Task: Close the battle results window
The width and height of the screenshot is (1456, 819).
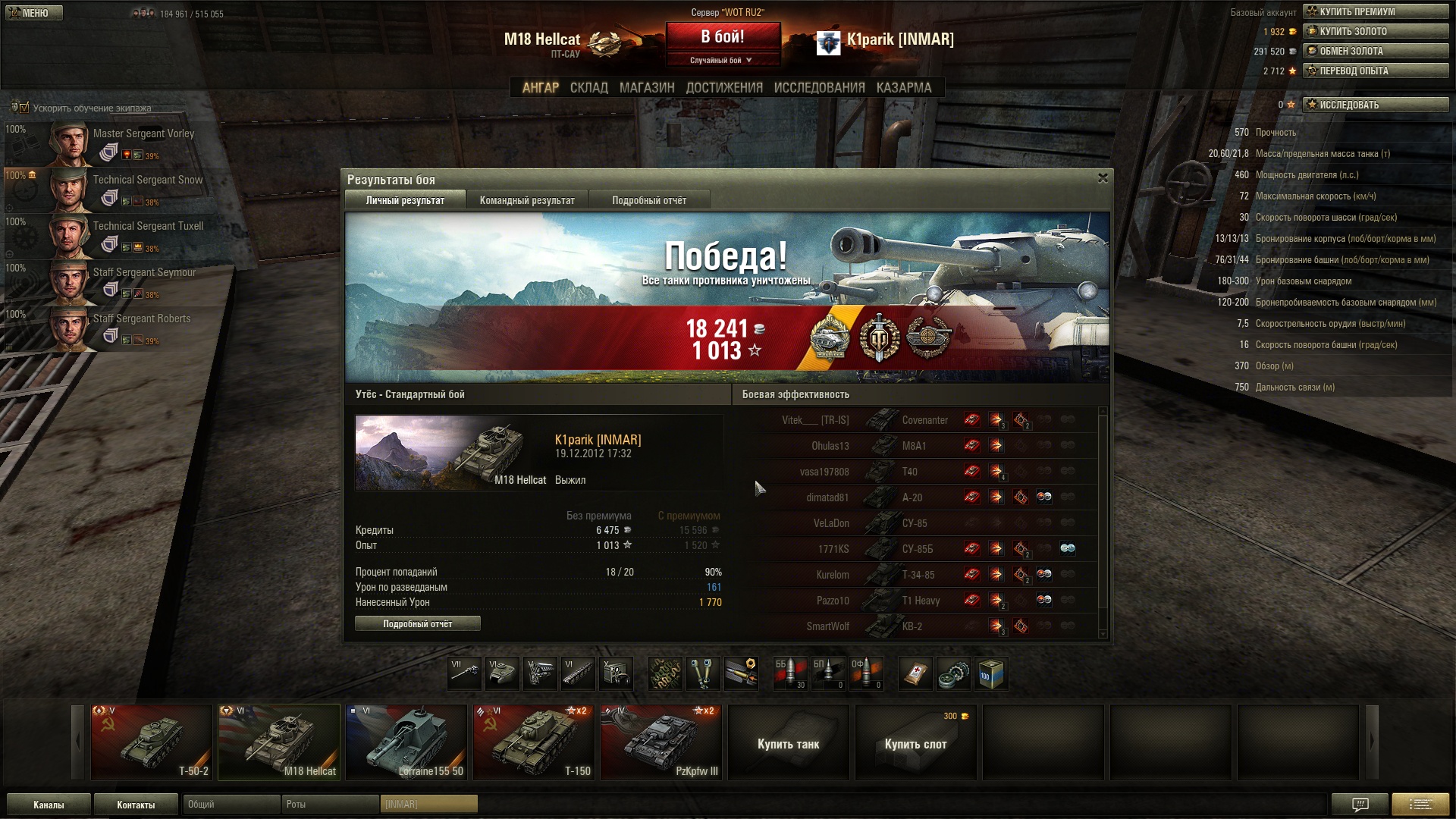Action: [x=1103, y=178]
